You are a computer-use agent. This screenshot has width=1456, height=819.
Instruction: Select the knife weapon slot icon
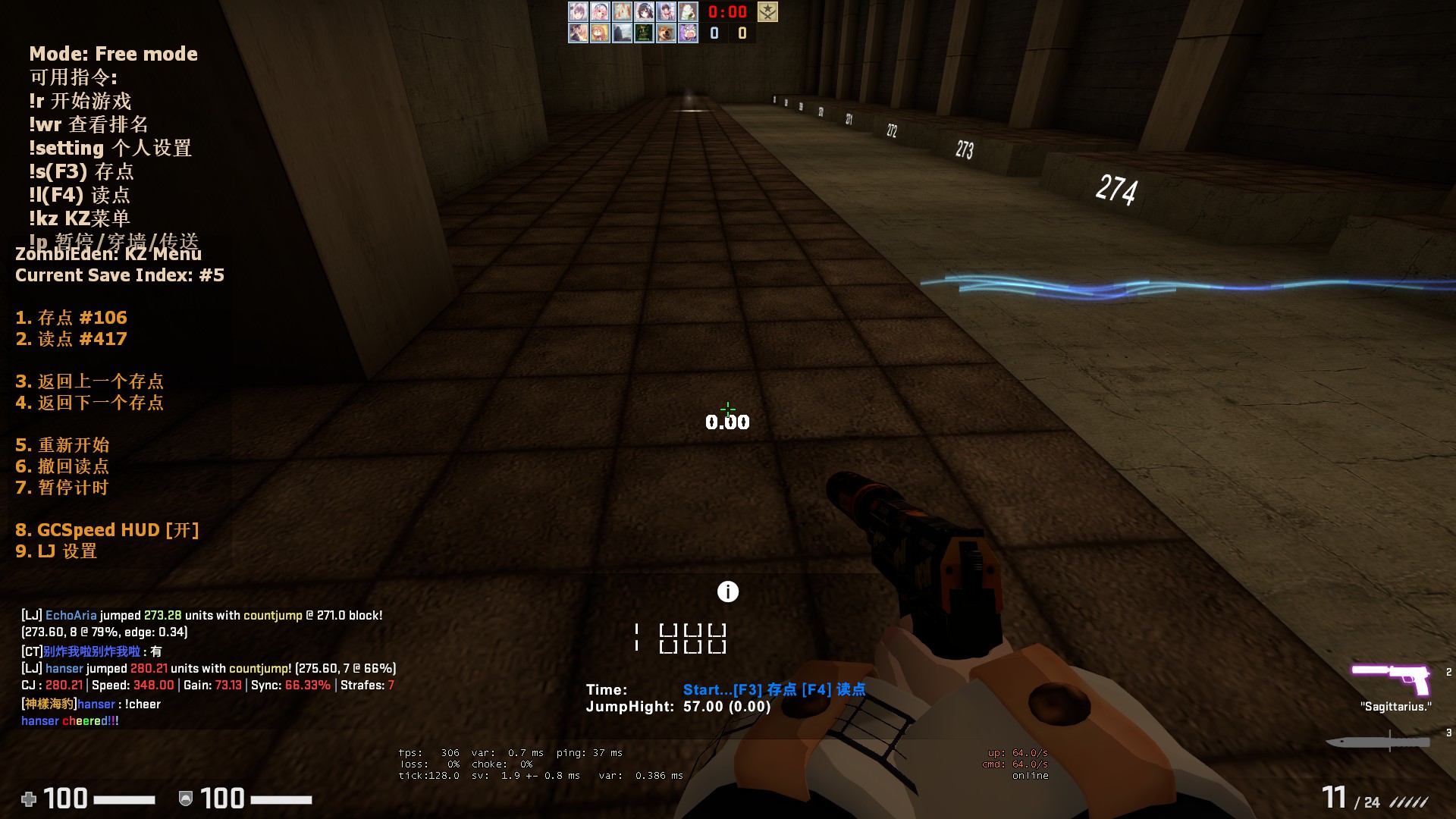(1378, 742)
